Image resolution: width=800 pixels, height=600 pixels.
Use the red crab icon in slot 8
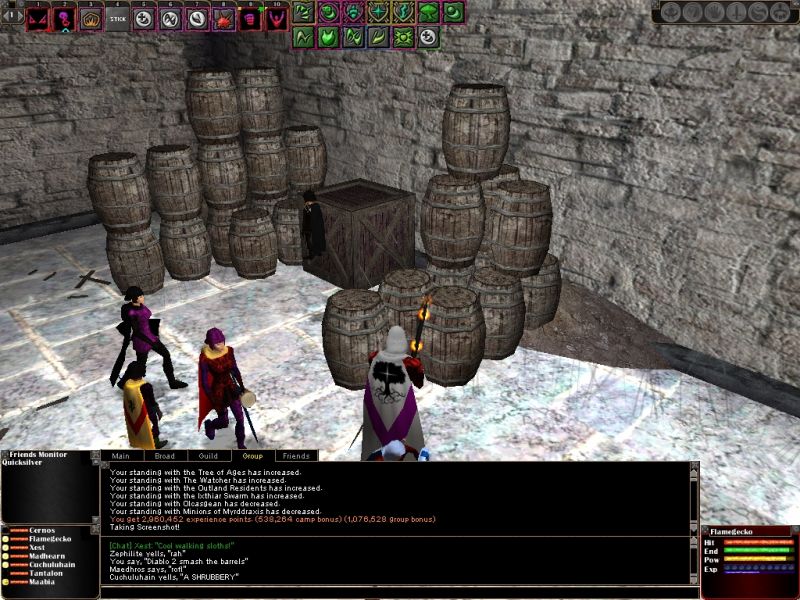tap(223, 18)
